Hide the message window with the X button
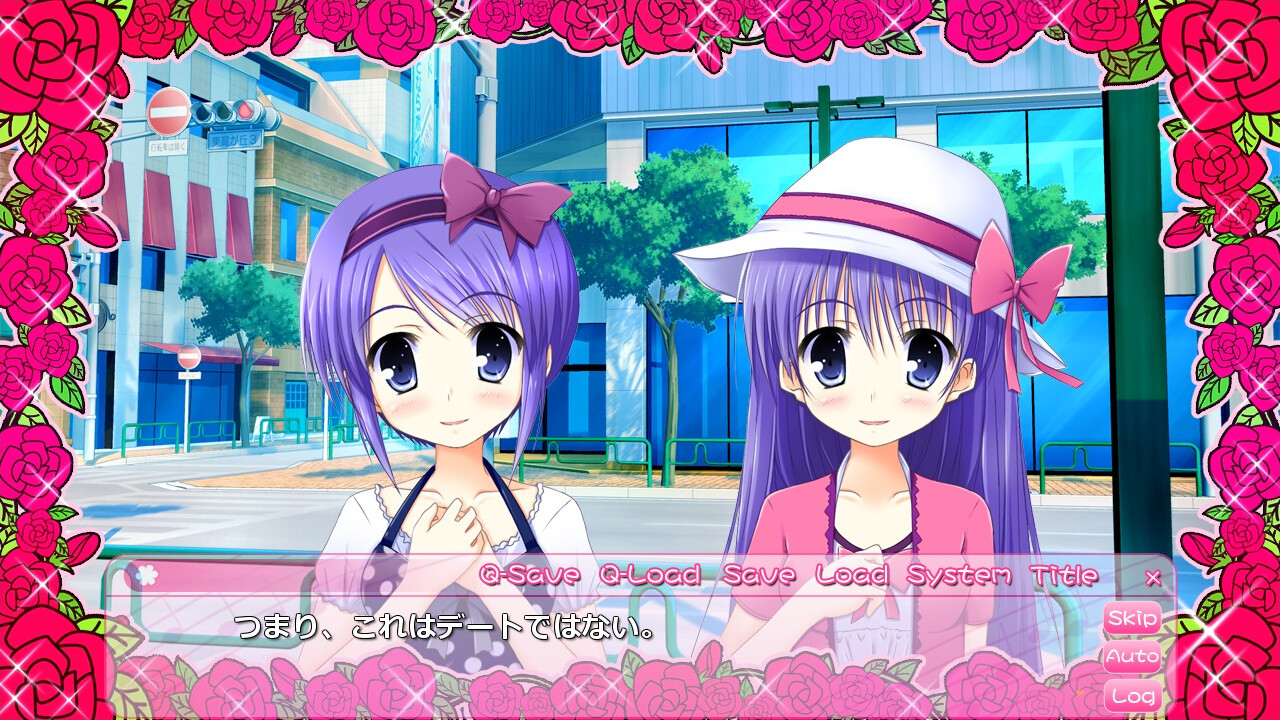 pyautogui.click(x=1152, y=576)
